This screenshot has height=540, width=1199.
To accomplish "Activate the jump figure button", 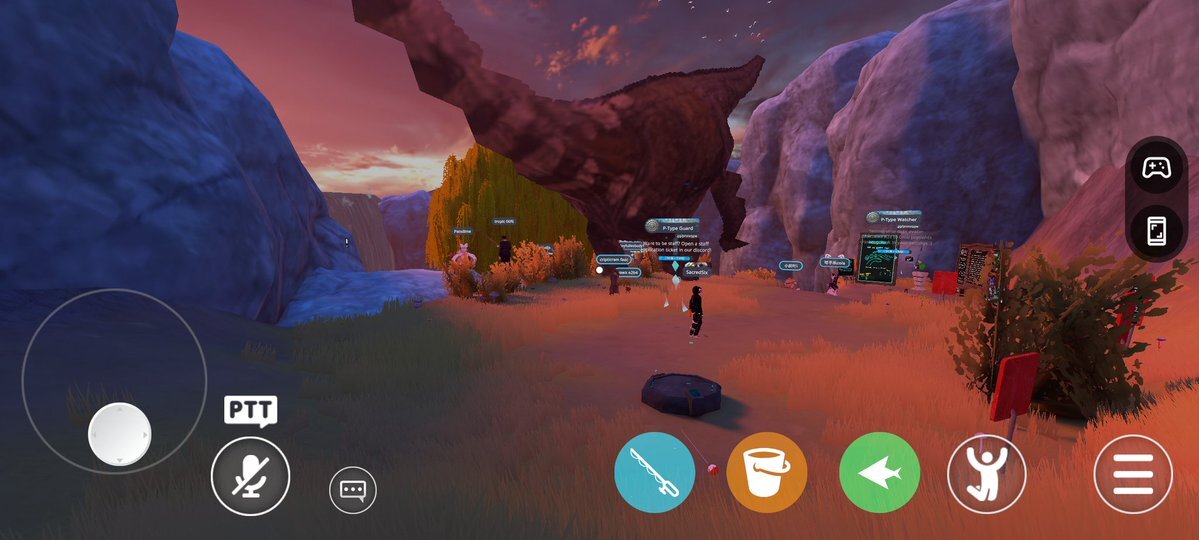I will point(987,473).
